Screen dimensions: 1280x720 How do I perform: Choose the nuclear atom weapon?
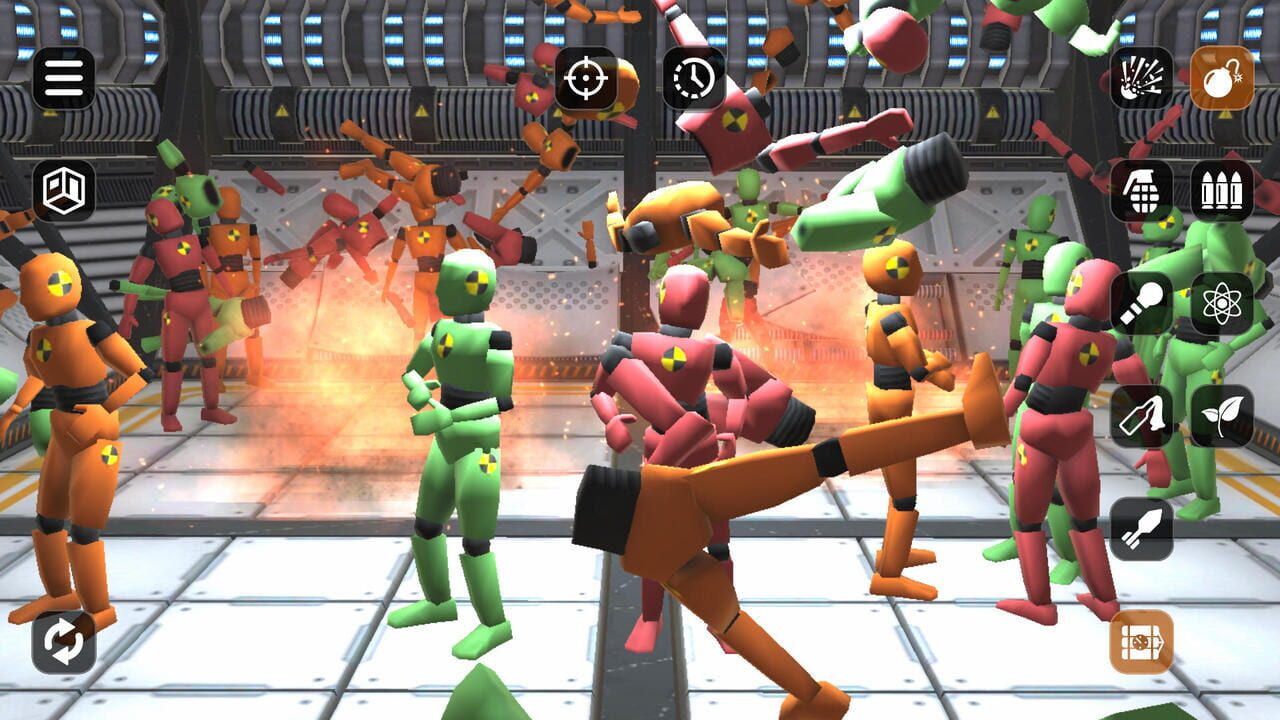(x=1222, y=306)
